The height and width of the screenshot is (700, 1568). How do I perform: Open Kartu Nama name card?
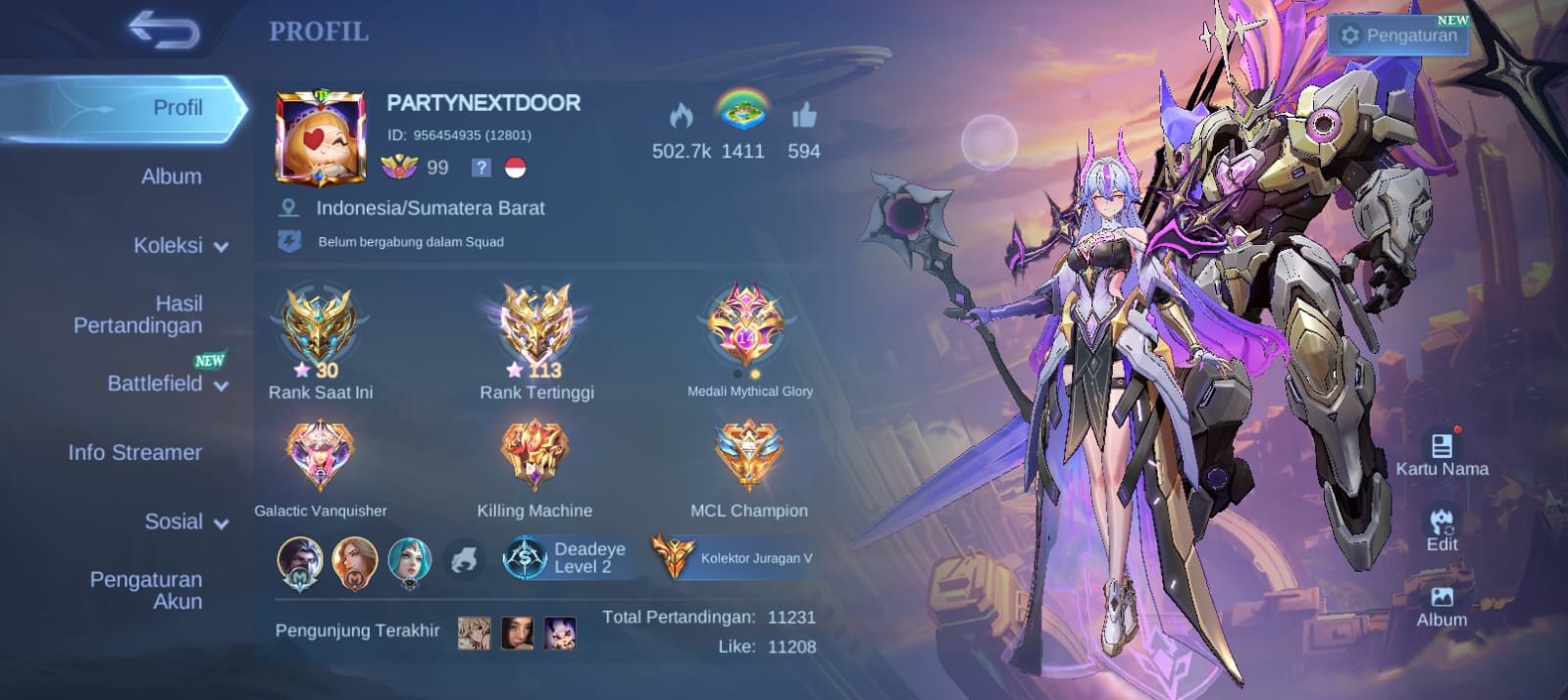click(1442, 454)
